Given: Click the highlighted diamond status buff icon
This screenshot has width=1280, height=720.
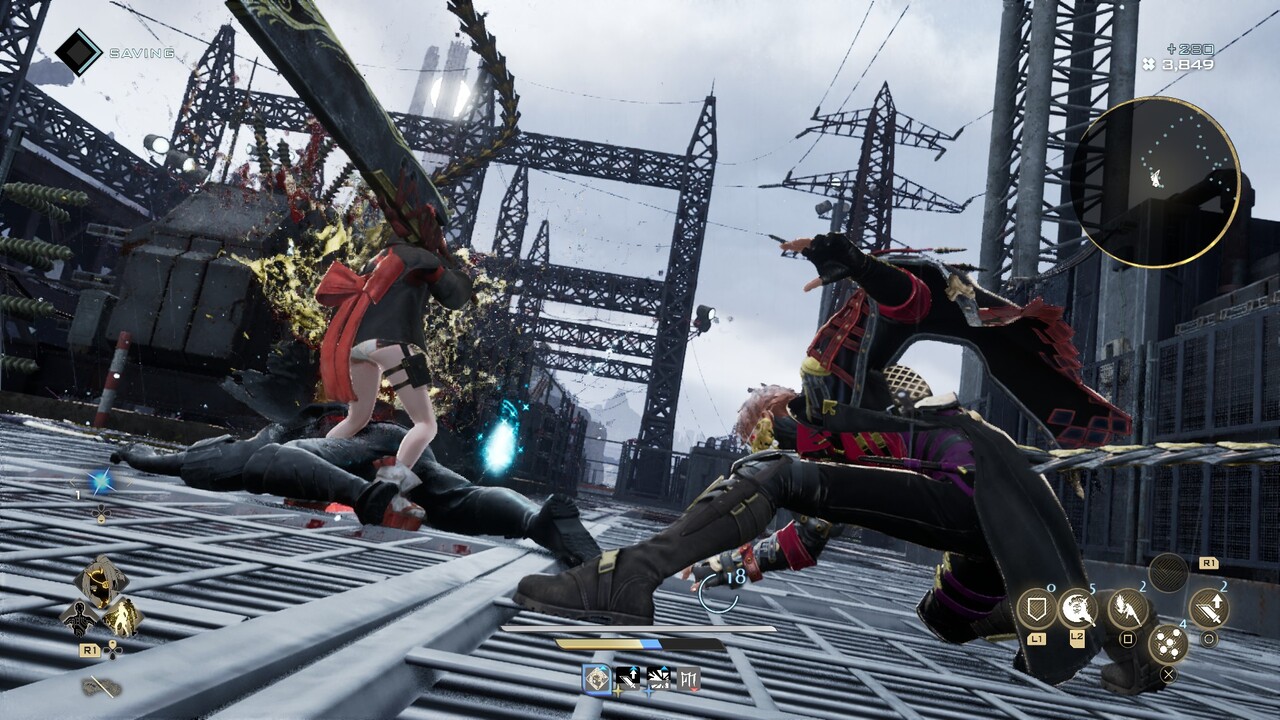Looking at the screenshot, I should [x=597, y=679].
